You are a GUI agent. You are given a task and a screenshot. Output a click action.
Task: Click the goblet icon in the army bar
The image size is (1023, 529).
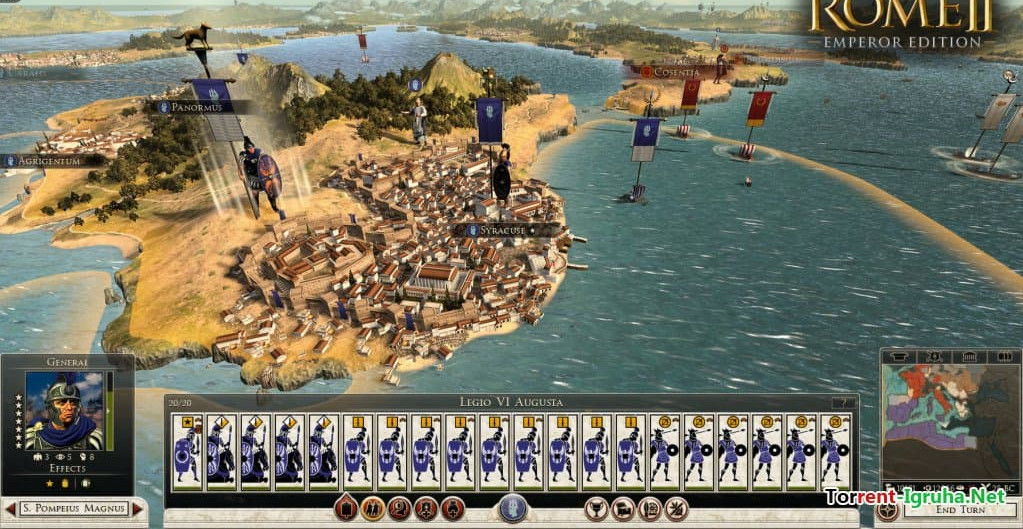click(x=596, y=508)
